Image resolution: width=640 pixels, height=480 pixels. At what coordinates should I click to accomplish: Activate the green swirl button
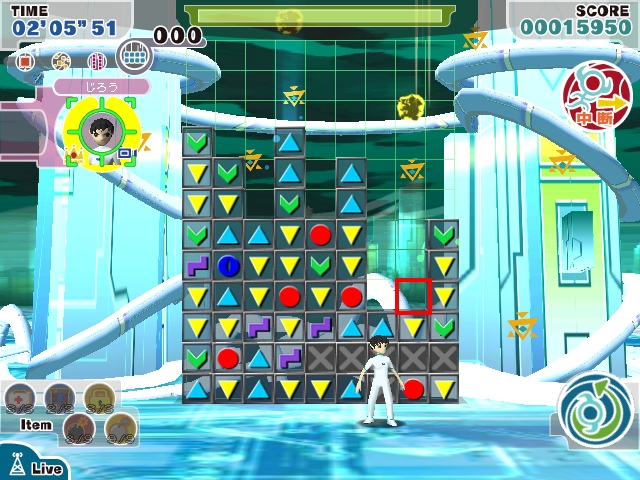595,414
